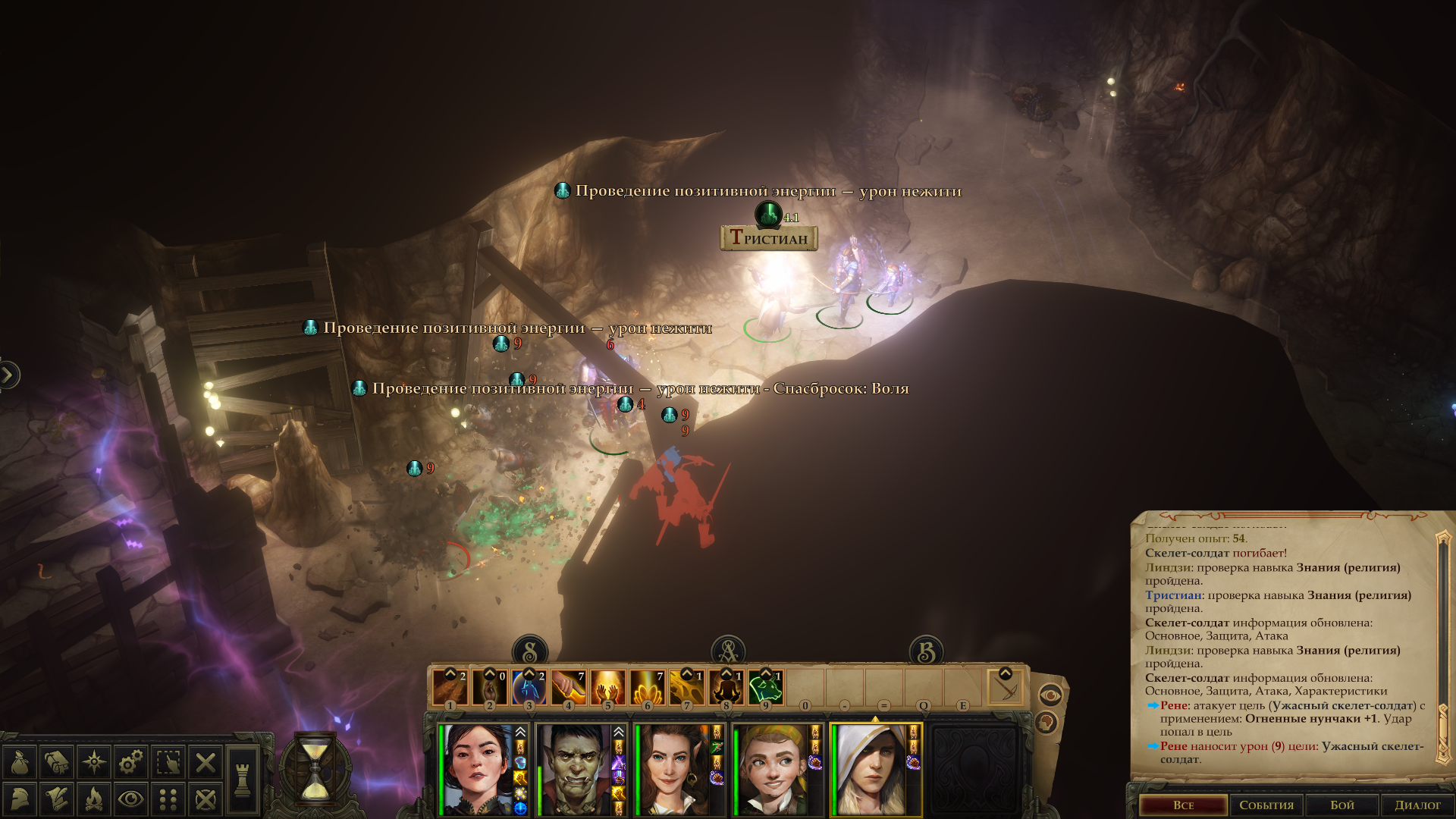Open the formation six-dots button
This screenshot has width=1456, height=819.
[168, 799]
